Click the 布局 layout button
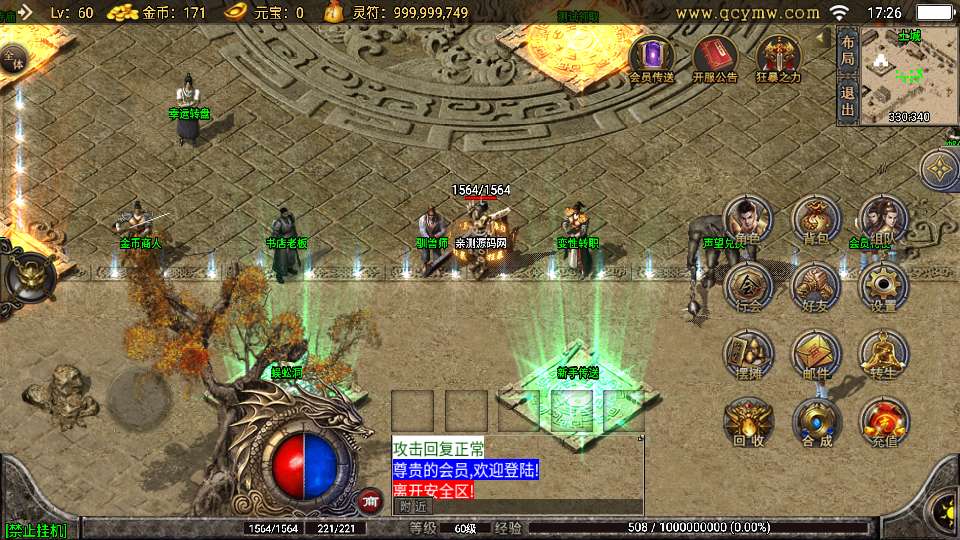The height and width of the screenshot is (540, 960). click(847, 52)
